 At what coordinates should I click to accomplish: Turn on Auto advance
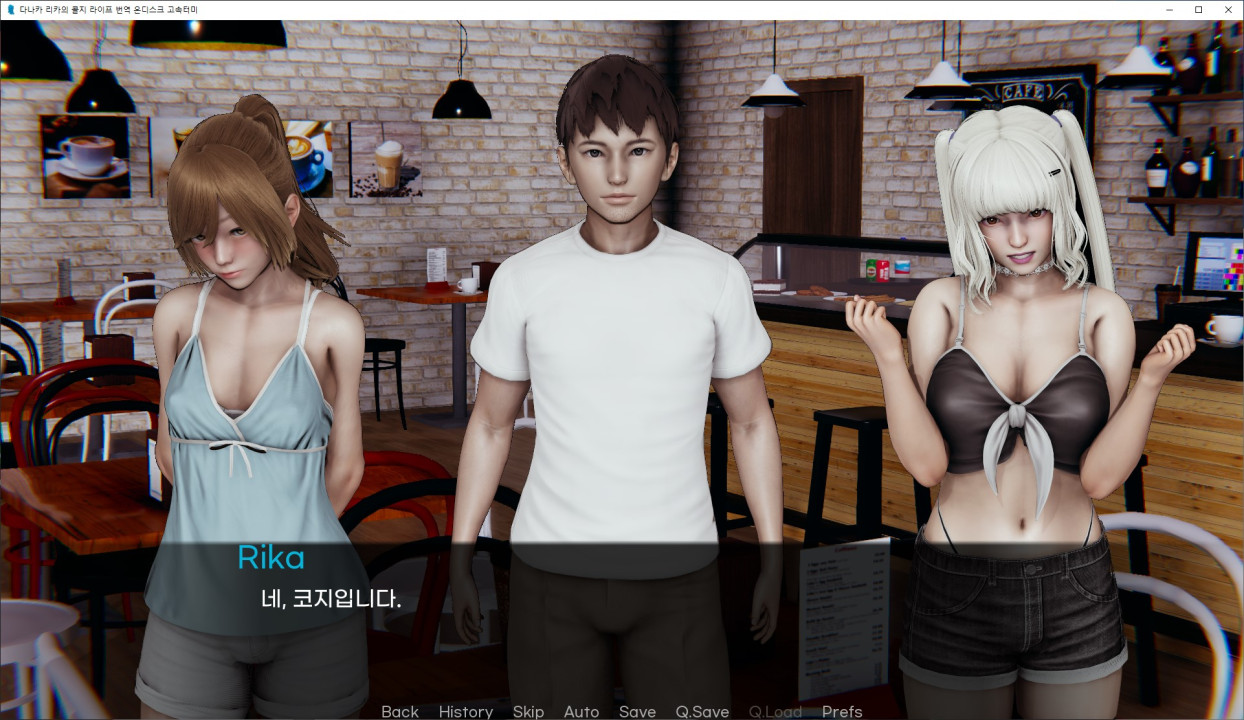[x=581, y=711]
